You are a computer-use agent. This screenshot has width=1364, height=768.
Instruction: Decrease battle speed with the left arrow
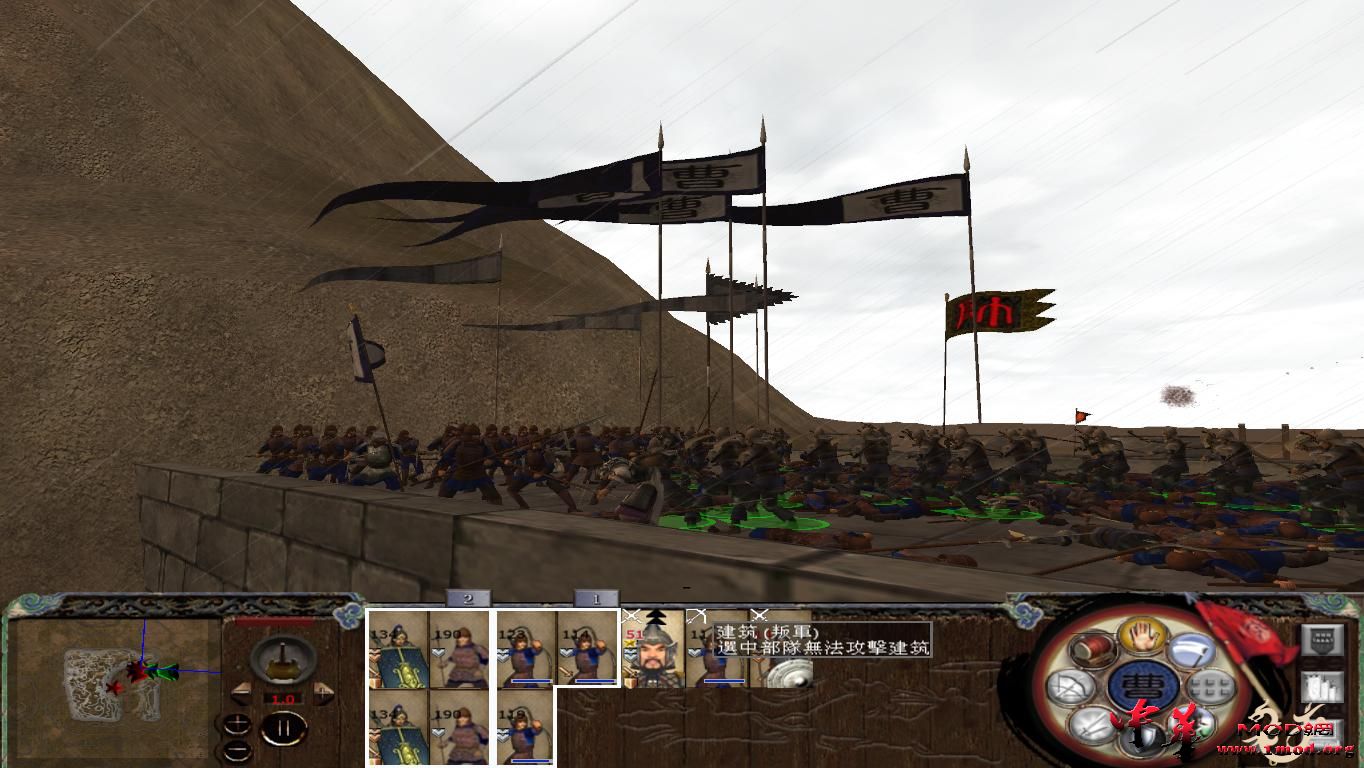point(242,692)
